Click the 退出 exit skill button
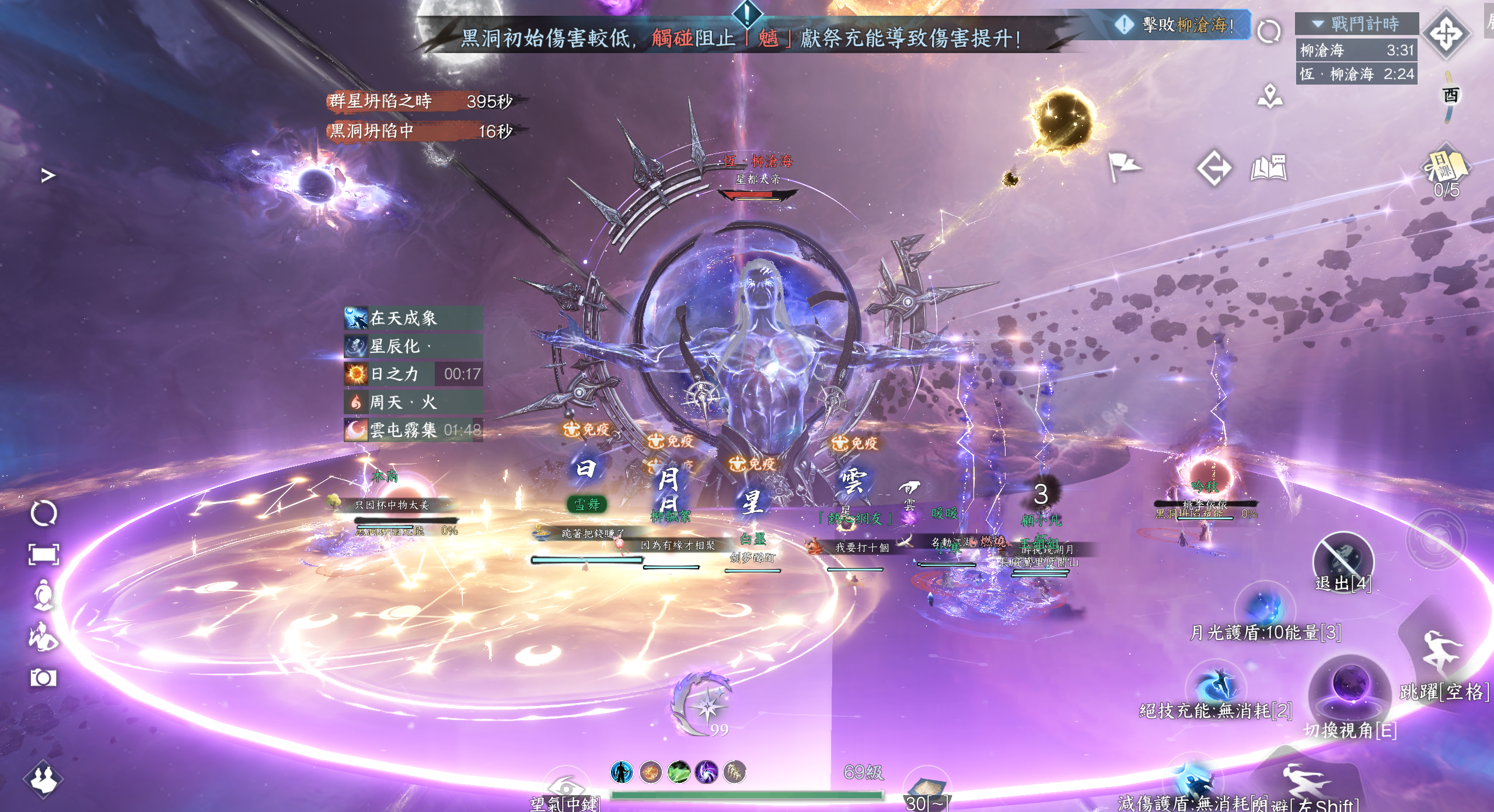 tap(1342, 559)
